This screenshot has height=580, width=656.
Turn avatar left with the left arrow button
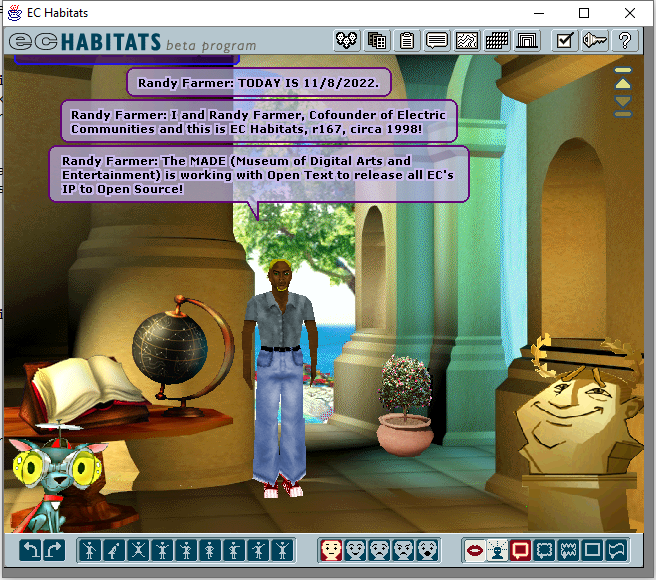click(x=32, y=549)
